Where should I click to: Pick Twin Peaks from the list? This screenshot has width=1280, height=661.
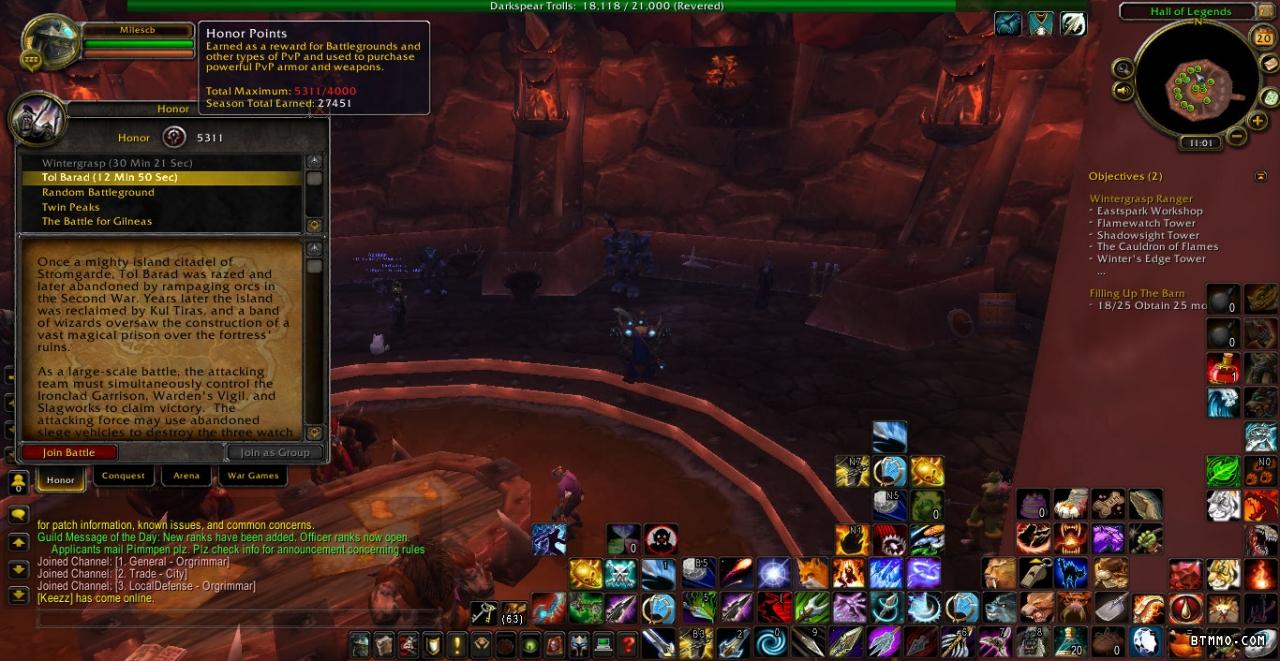coord(71,207)
